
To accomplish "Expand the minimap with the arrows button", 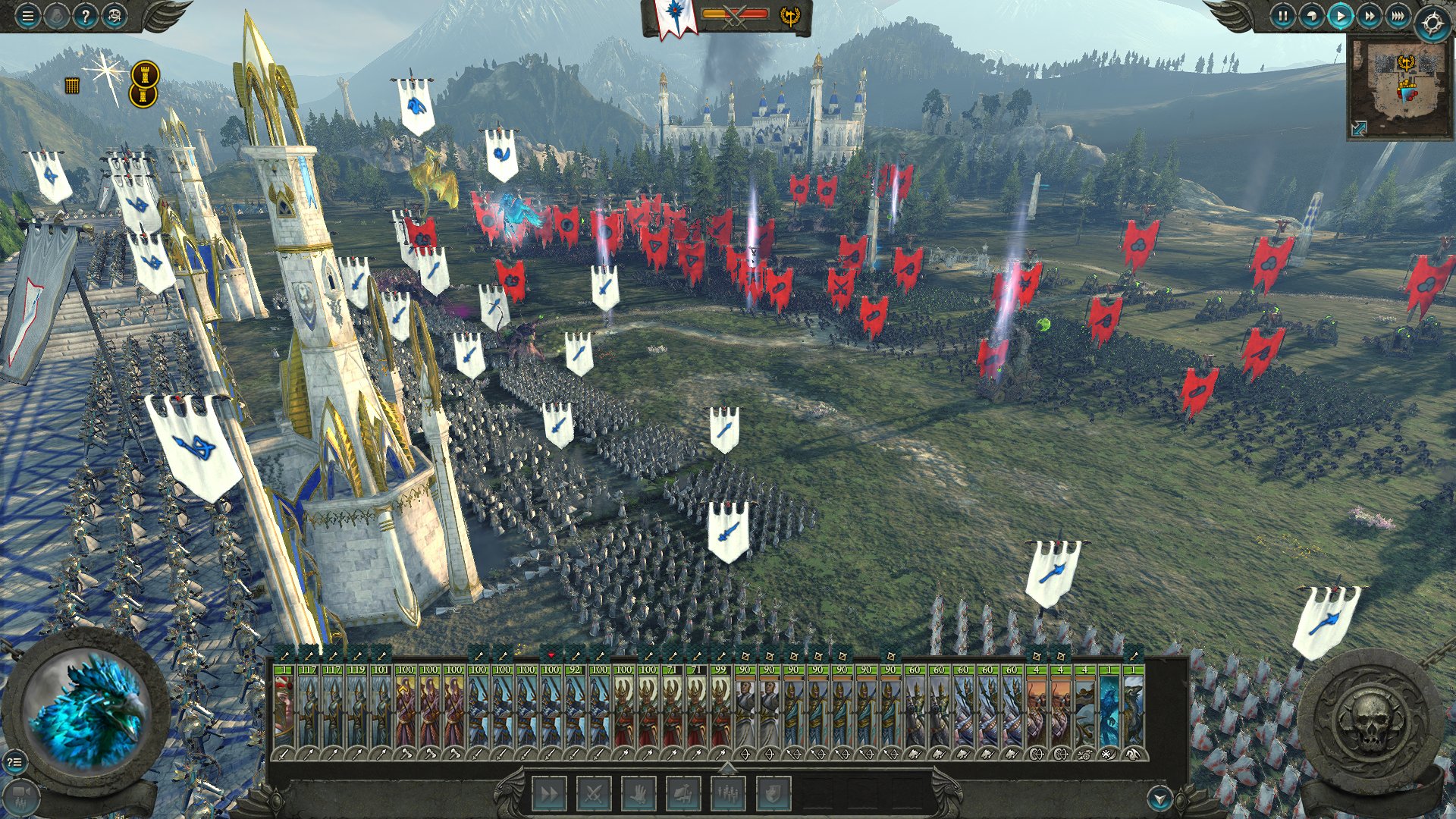I will pos(1359,128).
